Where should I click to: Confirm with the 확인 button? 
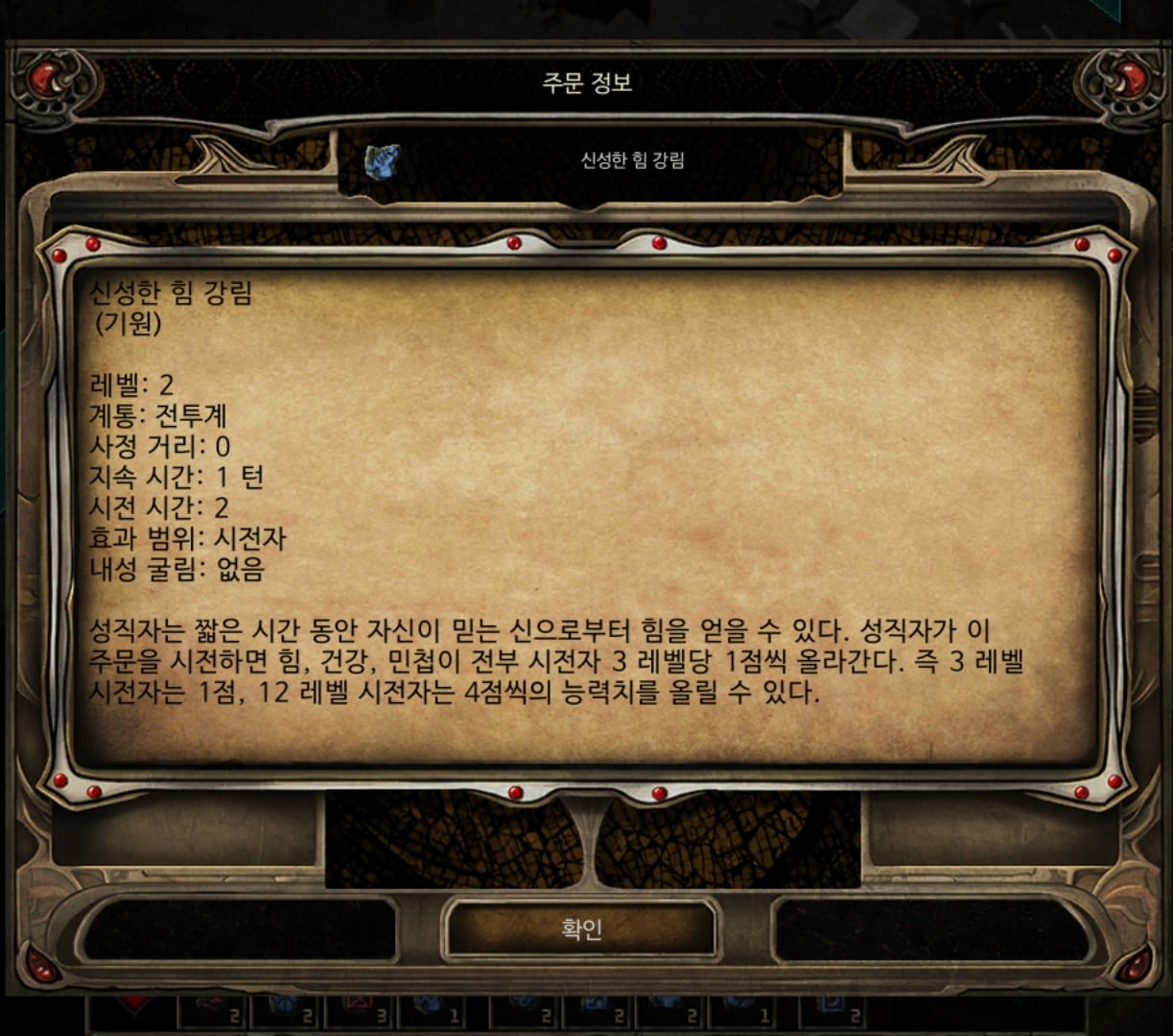pyautogui.click(x=581, y=929)
